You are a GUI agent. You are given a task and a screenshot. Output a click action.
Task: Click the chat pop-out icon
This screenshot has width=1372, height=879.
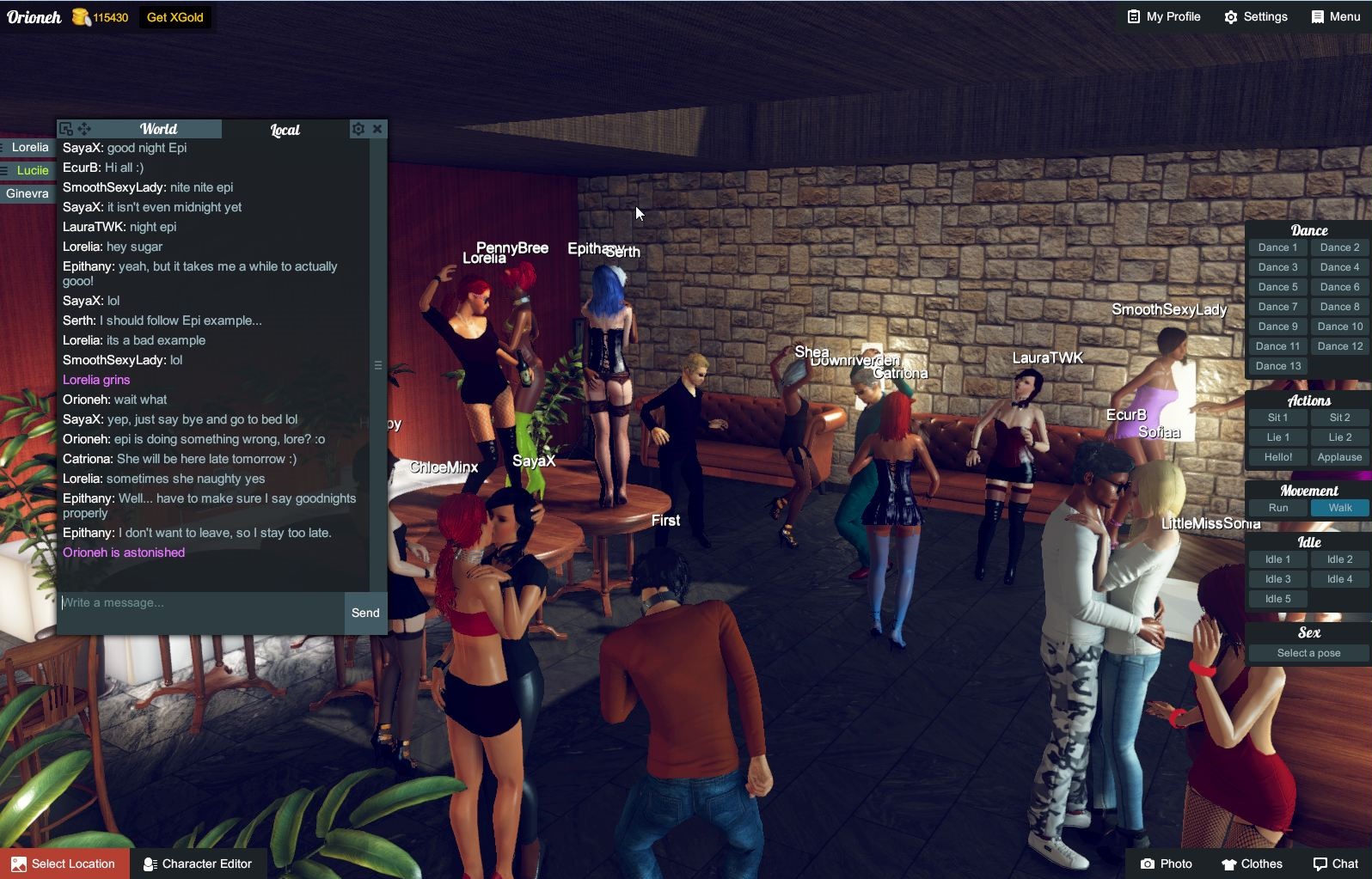pyautogui.click(x=65, y=128)
